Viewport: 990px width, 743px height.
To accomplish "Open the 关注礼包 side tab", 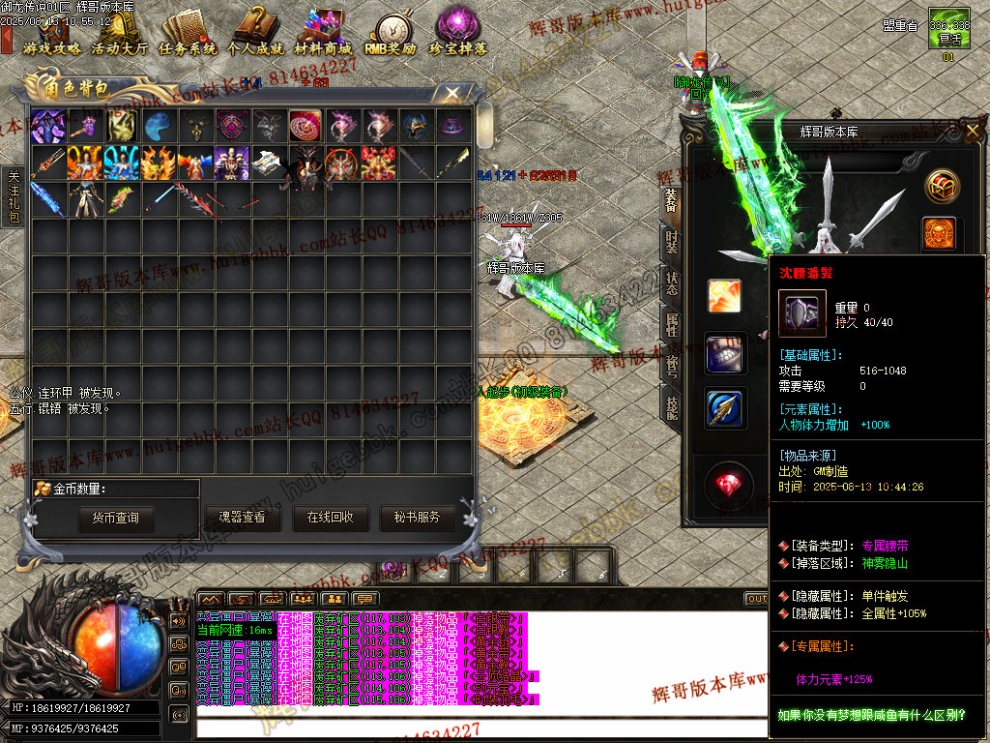I will coord(13,197).
